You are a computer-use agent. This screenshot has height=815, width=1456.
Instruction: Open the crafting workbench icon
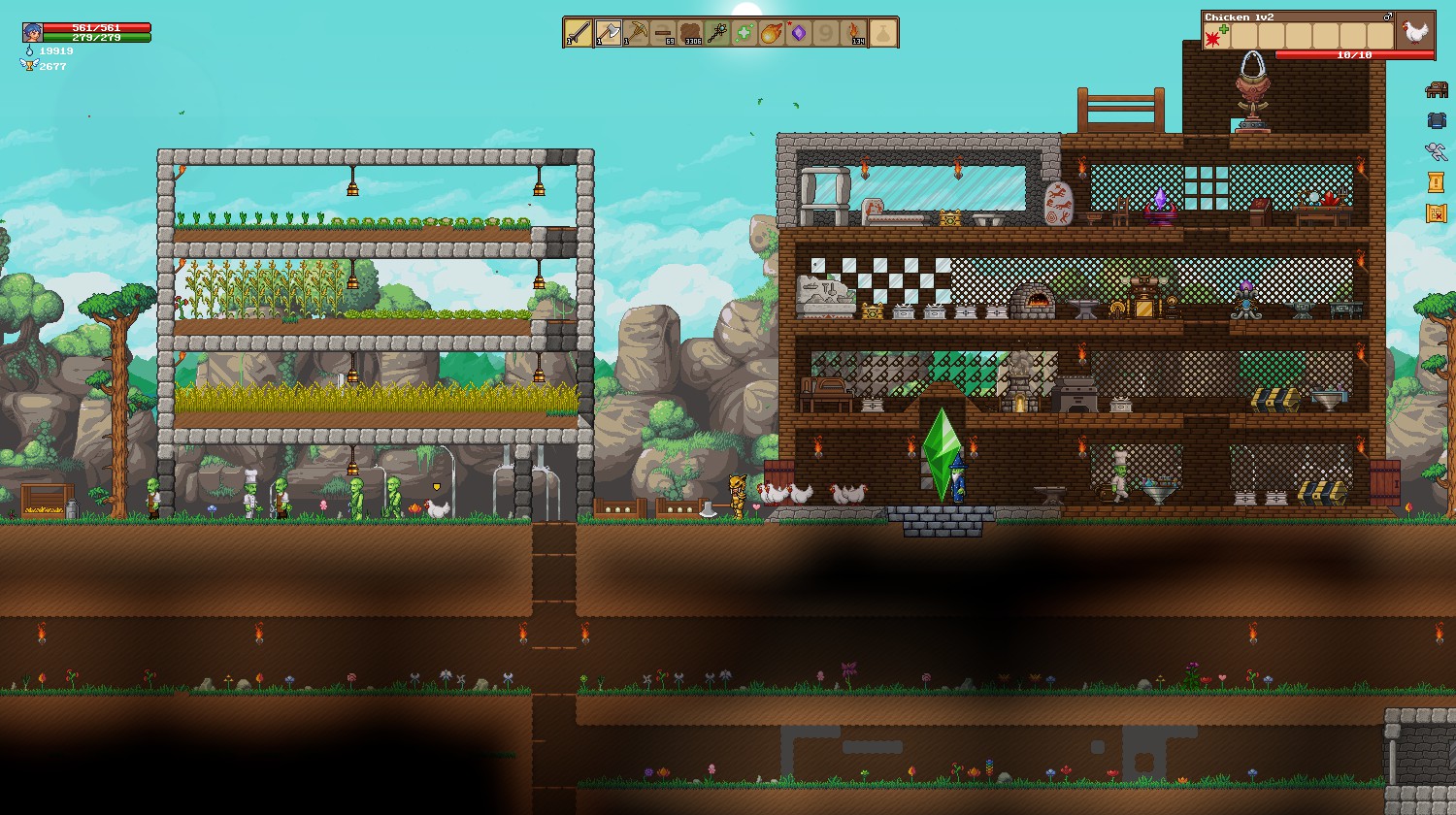coord(1436,90)
